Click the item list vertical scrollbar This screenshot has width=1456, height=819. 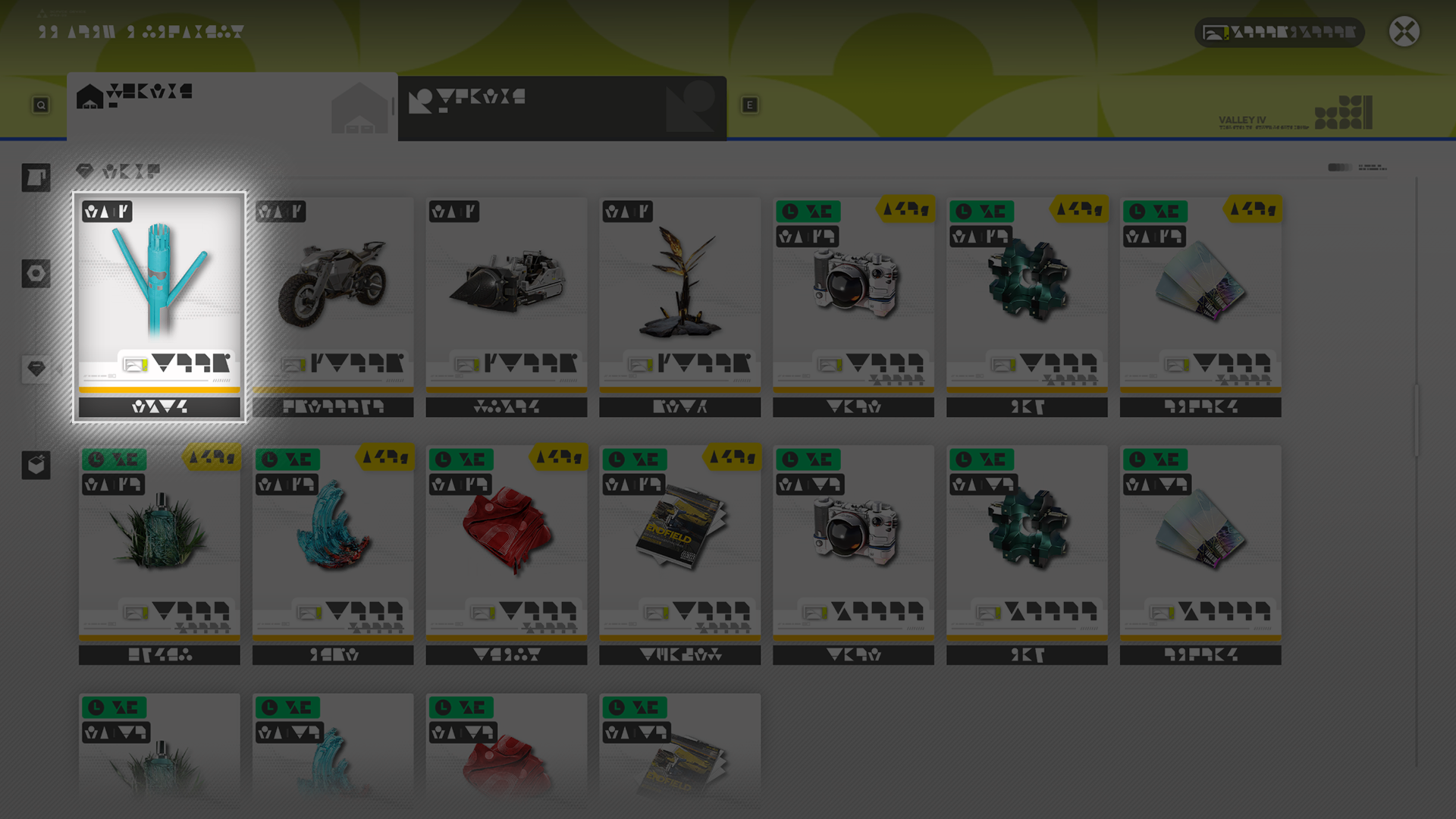(1416, 421)
